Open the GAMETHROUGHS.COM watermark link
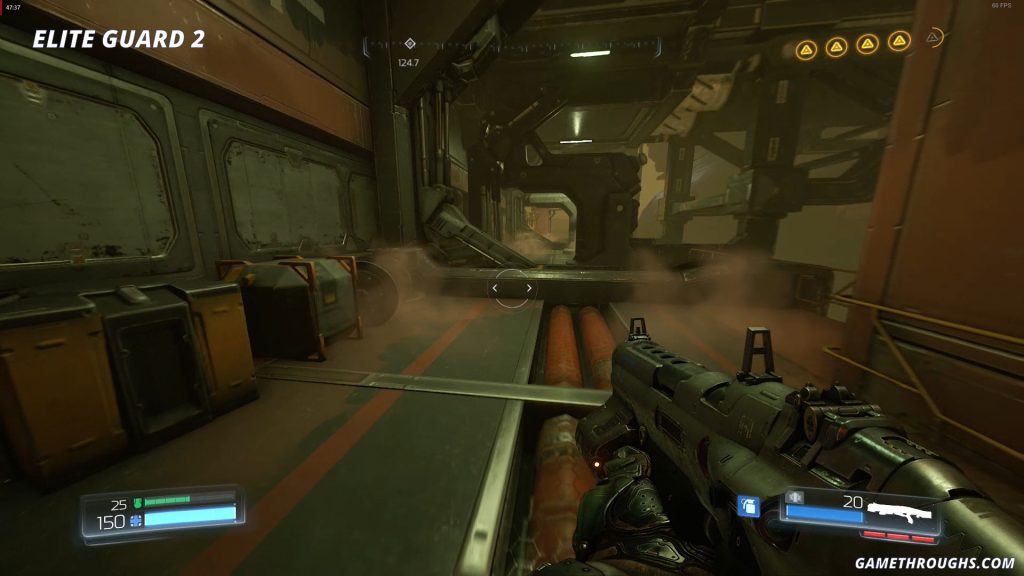1024x576 pixels. click(935, 563)
